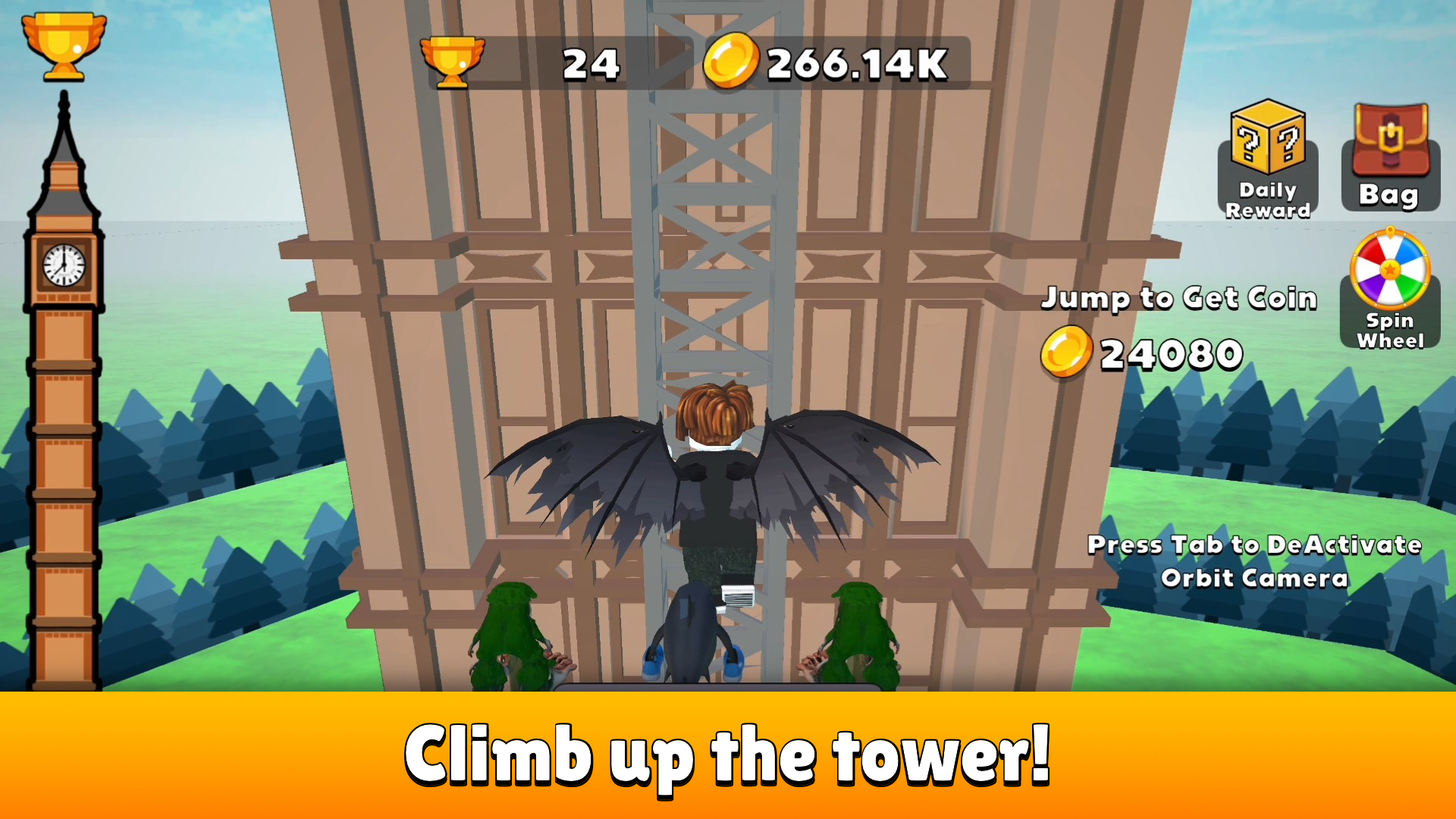Click the Press Tab to DeActivate Orbit Camera hint
This screenshot has width=1456, height=819.
point(1255,561)
